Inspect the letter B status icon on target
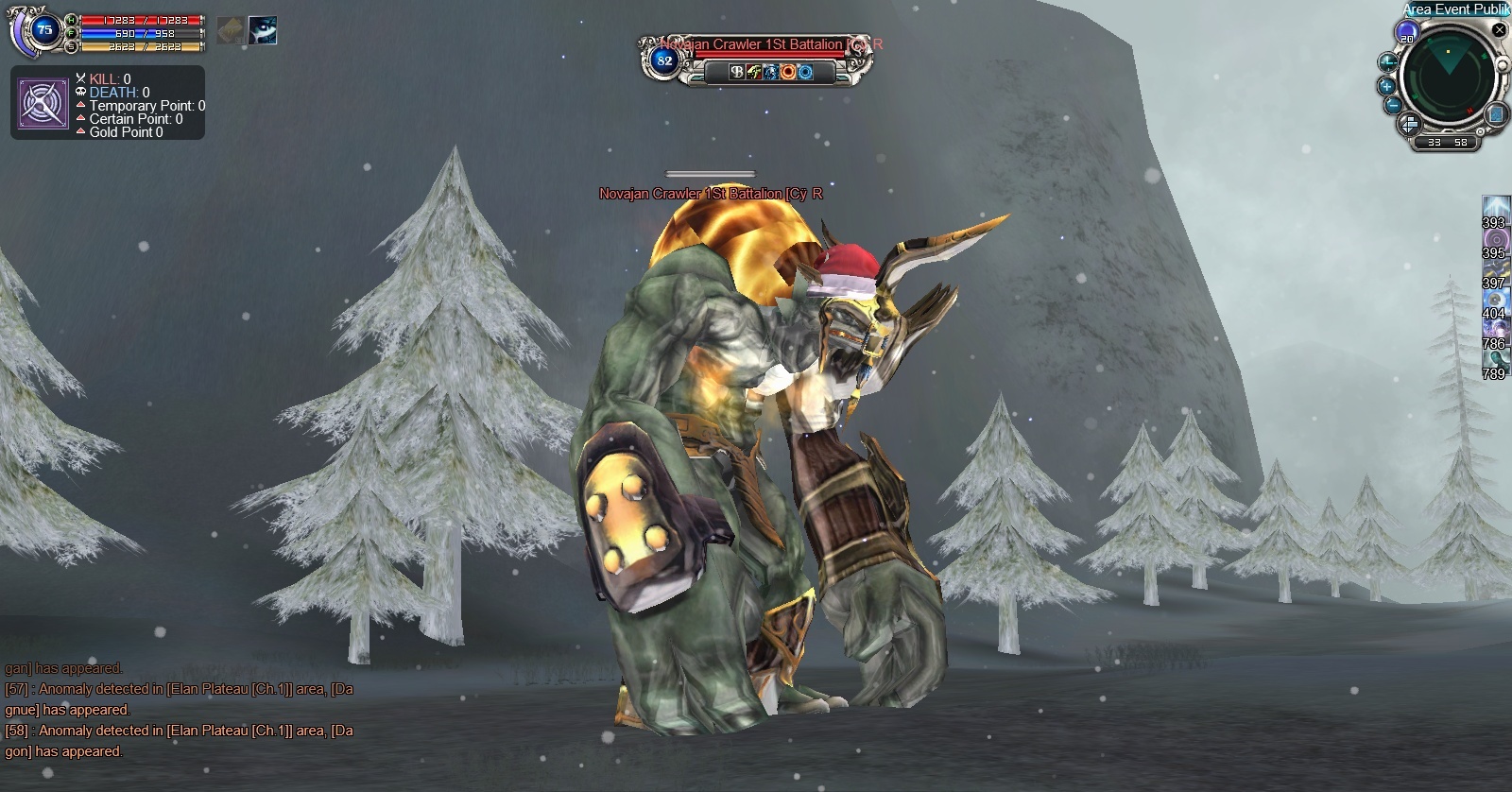 coord(737,72)
